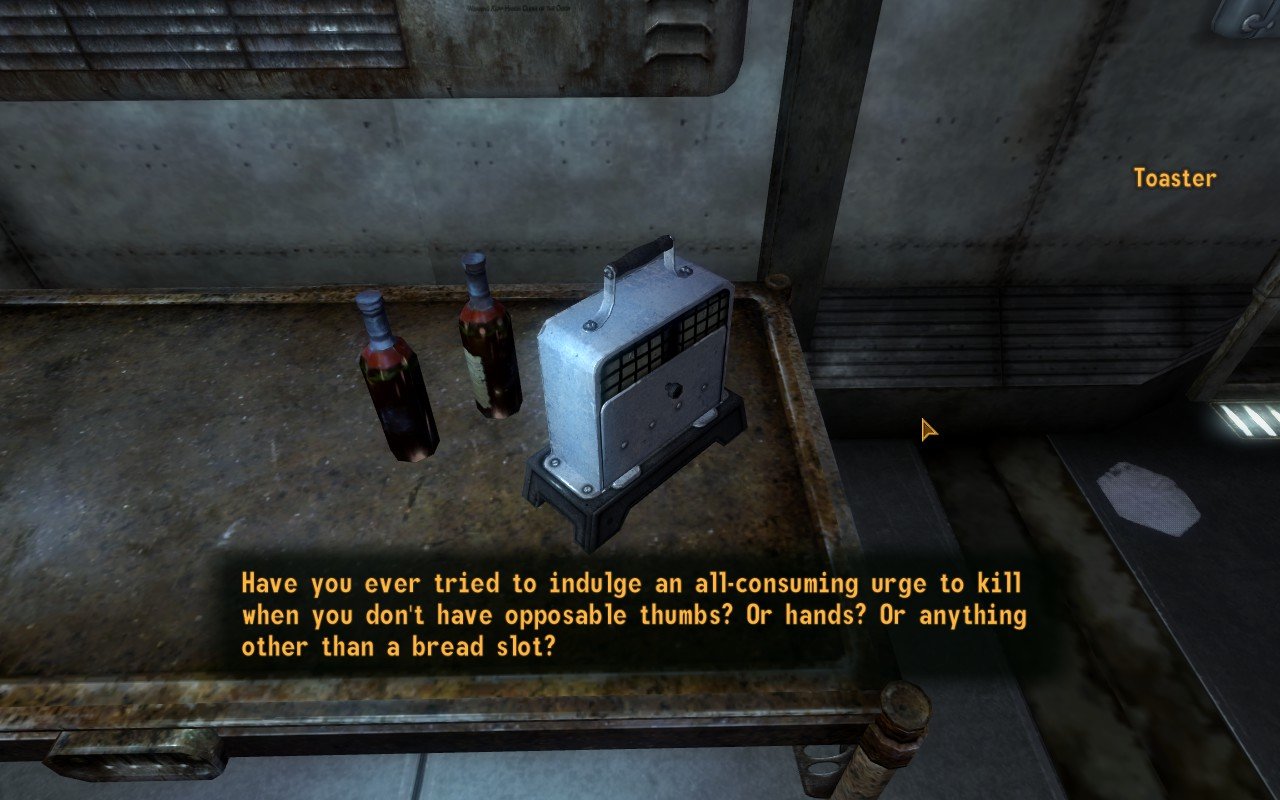Click the glowing panel on the right edge
The width and height of the screenshot is (1280, 800).
point(1245,420)
